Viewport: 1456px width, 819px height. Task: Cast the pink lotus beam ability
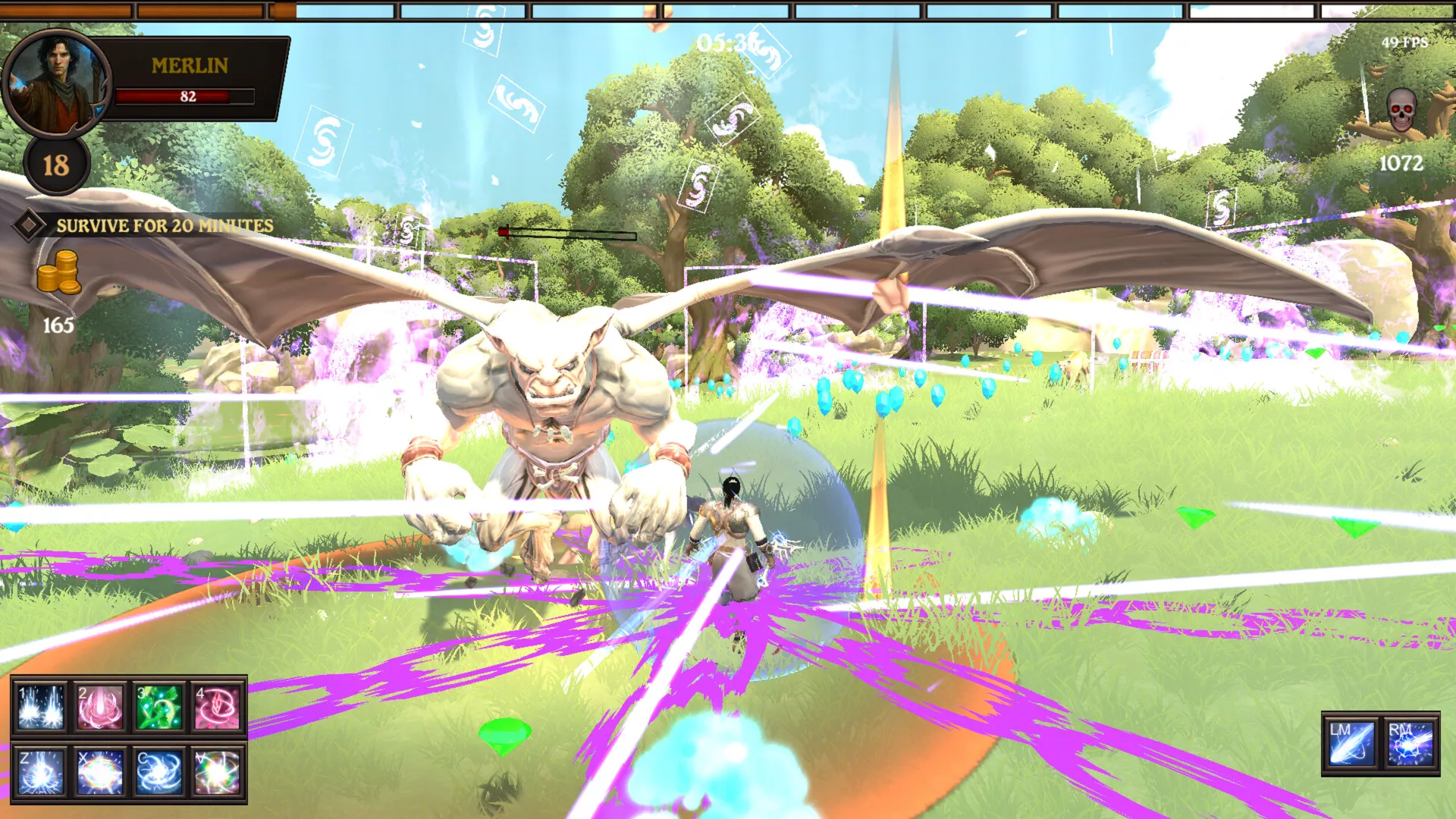(x=100, y=708)
